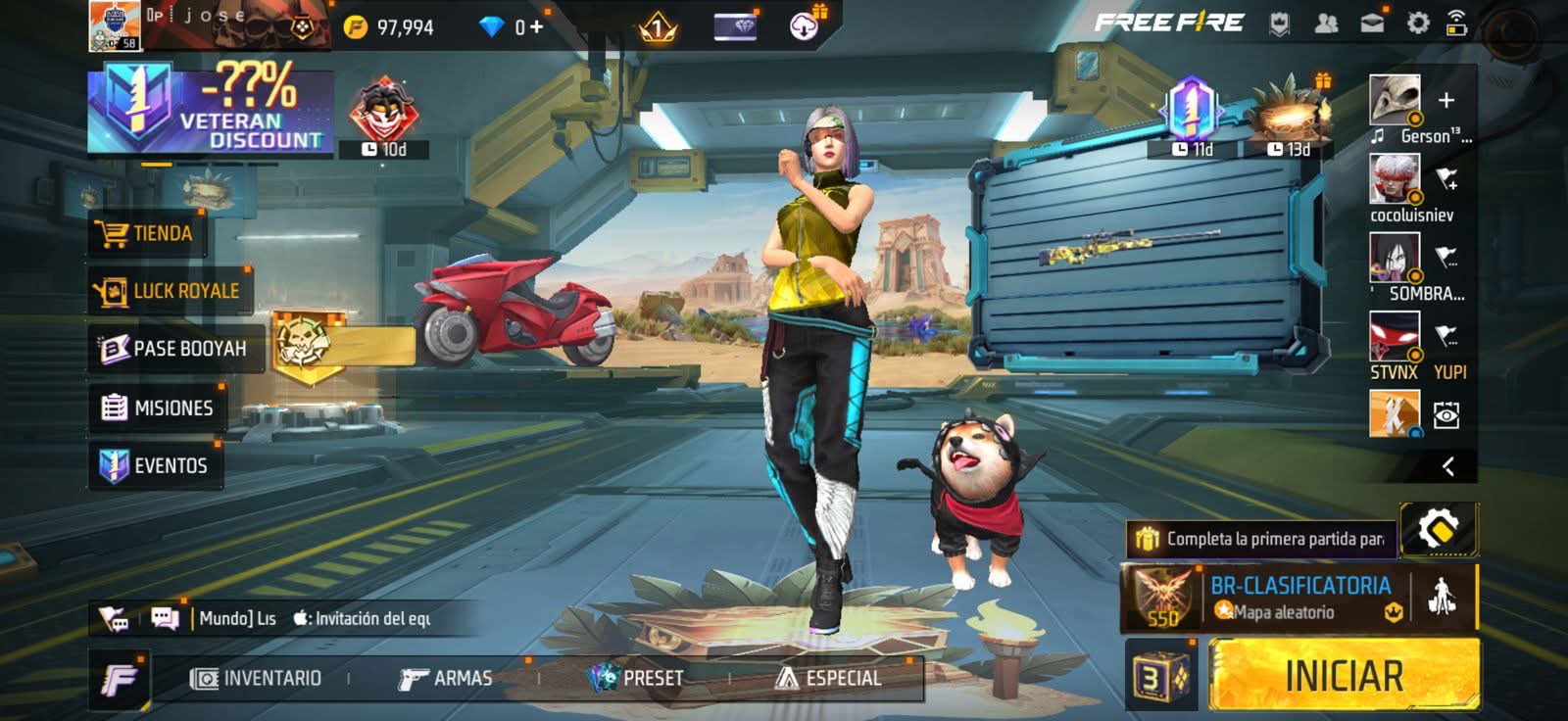The image size is (1568, 721).
Task: Invite cocoluisniev to the squad
Action: [x=1446, y=179]
